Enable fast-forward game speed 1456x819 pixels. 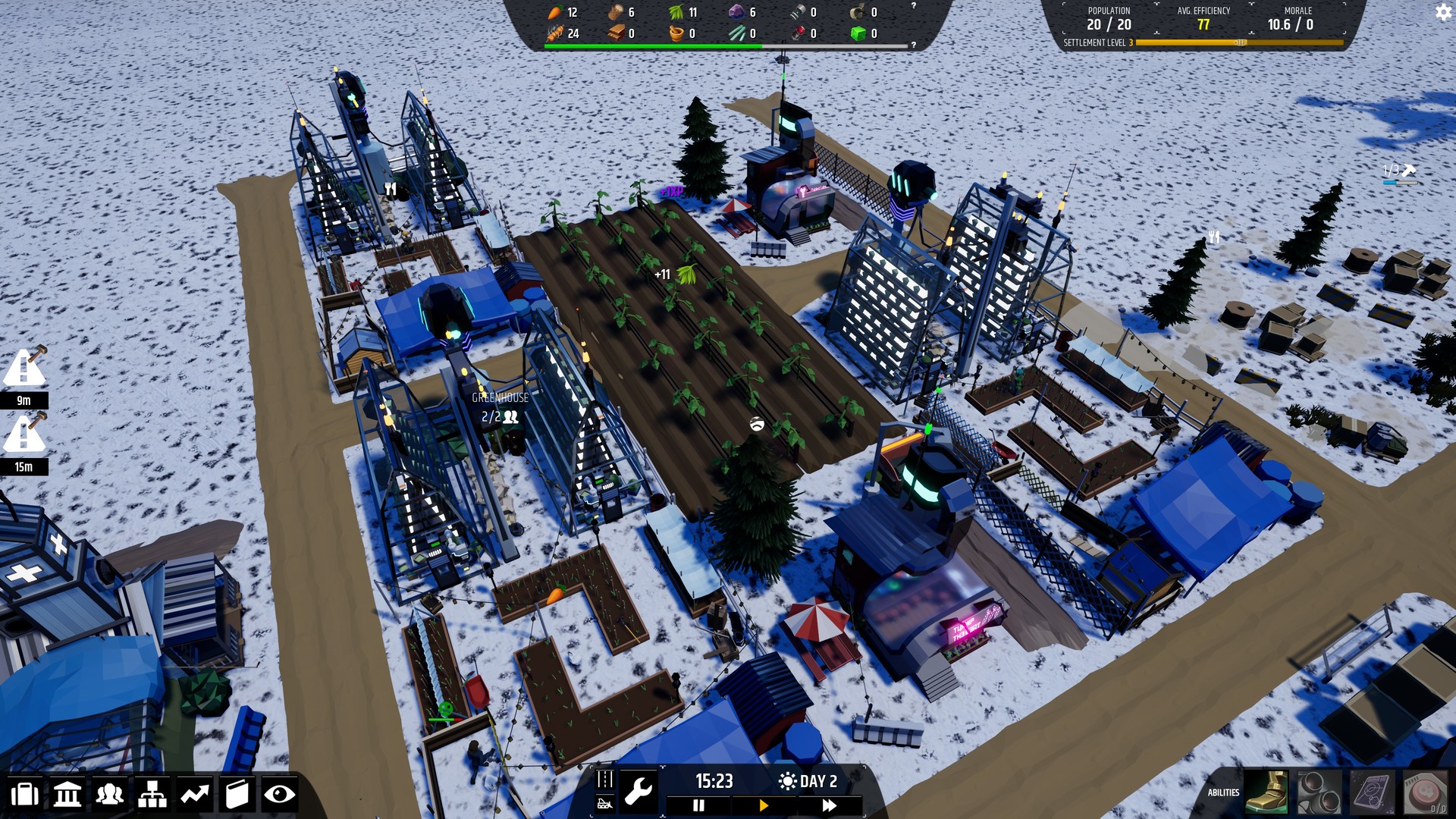click(x=830, y=805)
